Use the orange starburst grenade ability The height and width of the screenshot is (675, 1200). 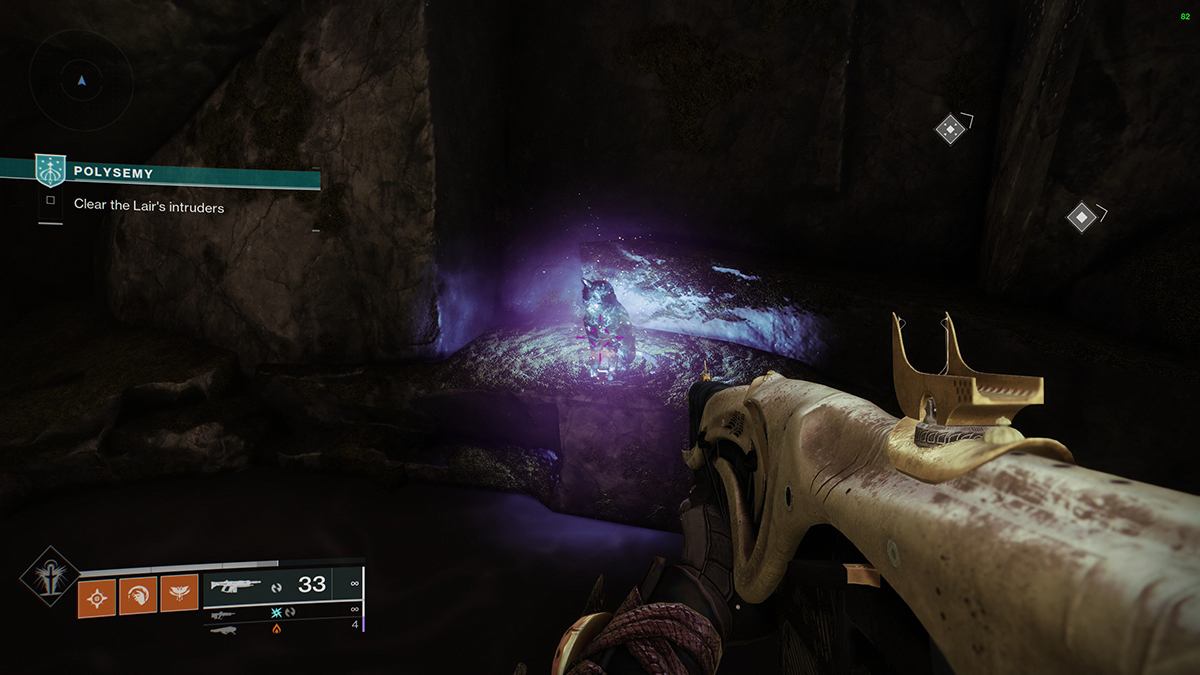97,597
